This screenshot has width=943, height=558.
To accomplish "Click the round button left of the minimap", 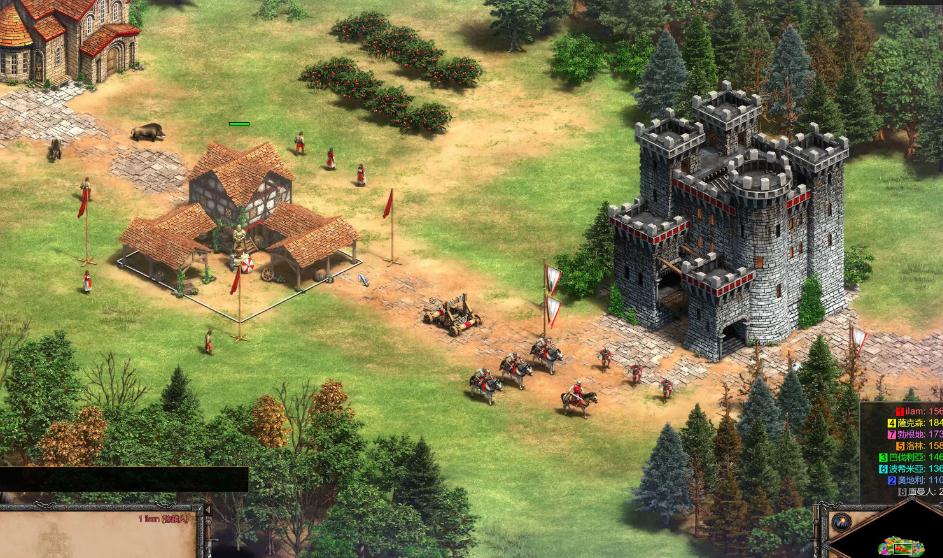I will [x=840, y=522].
